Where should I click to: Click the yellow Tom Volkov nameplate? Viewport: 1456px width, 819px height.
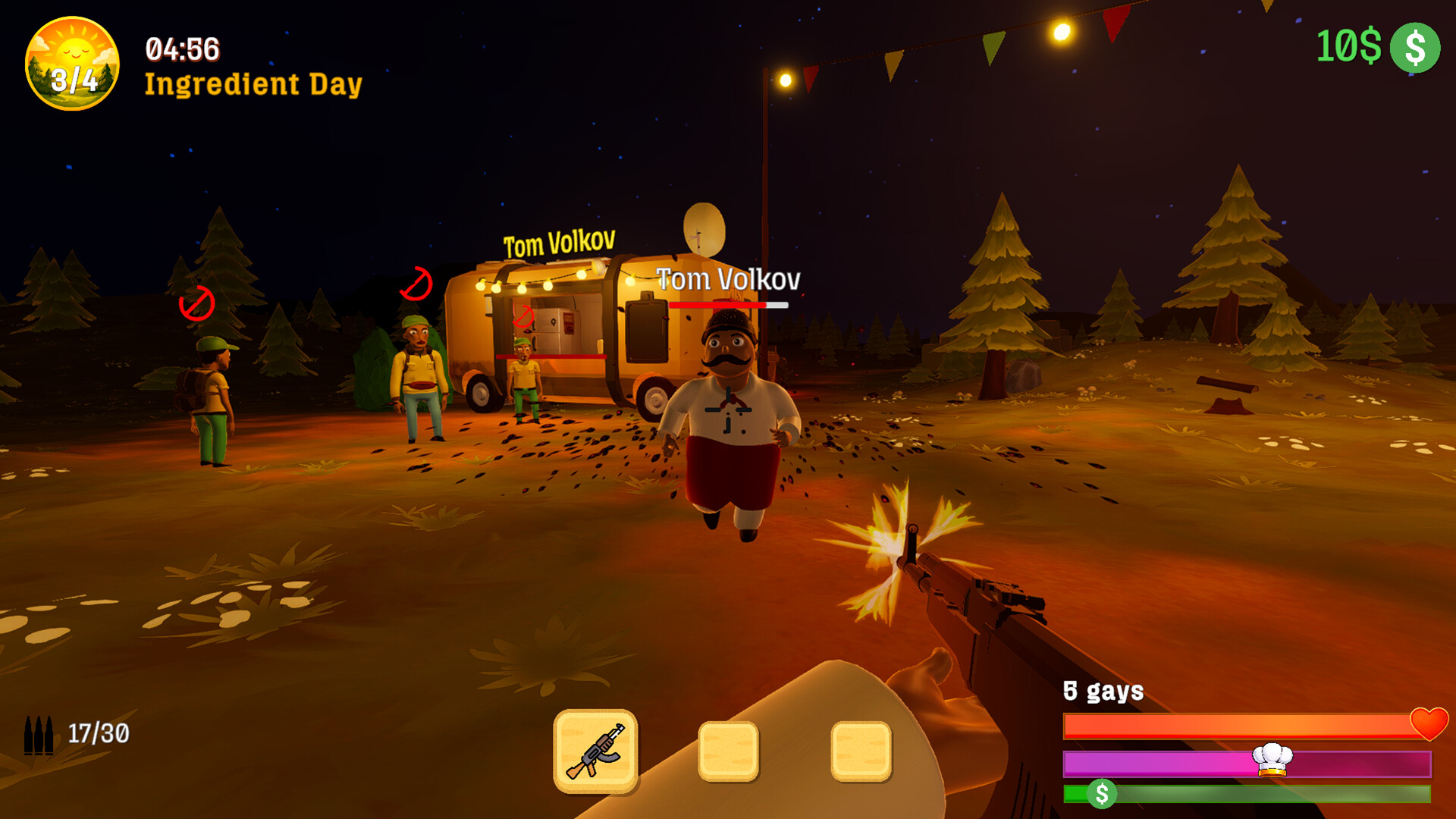pos(560,243)
